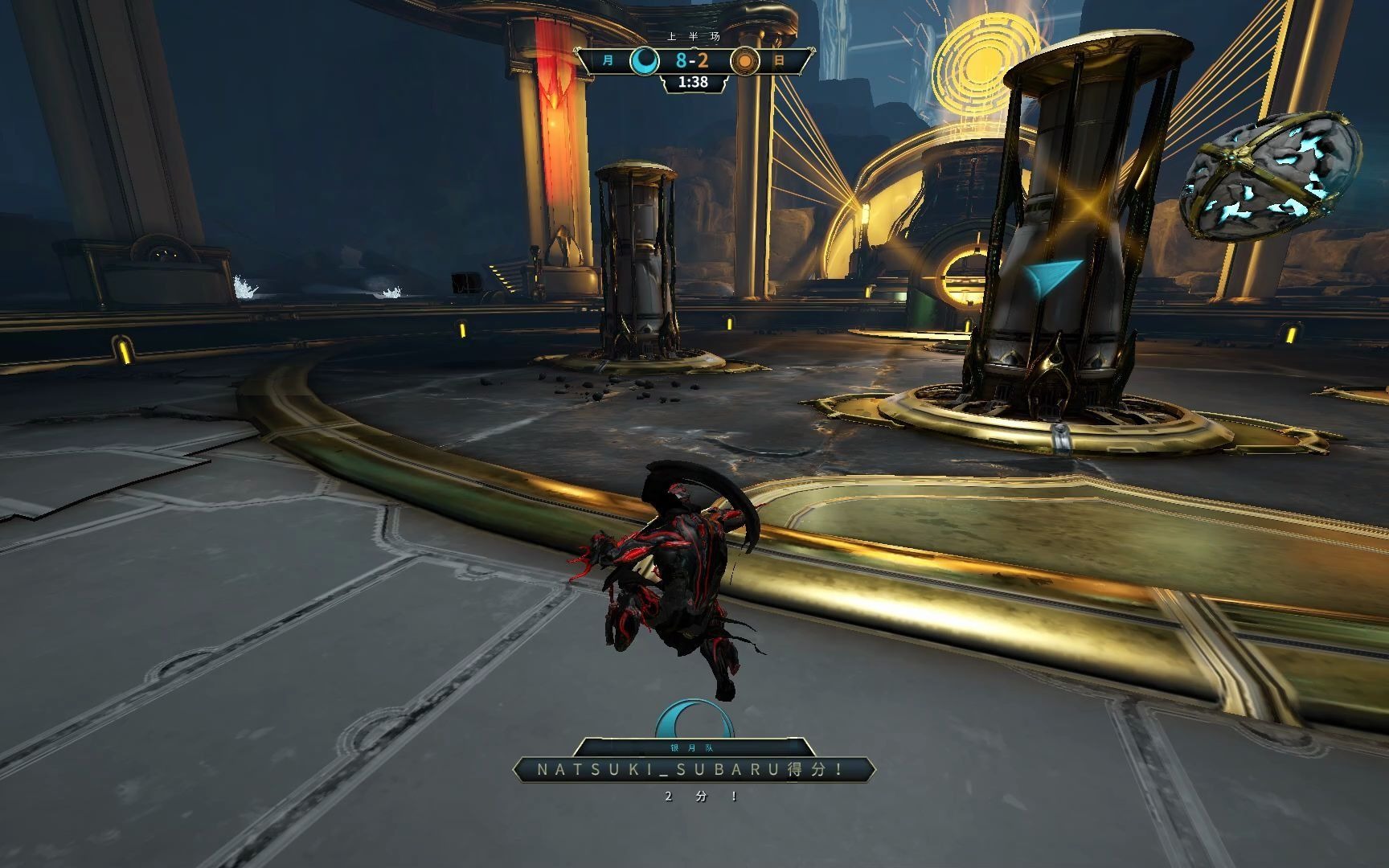This screenshot has width=1389, height=868.
Task: Click the Moon team crescent emblem on the scoreboard
Action: click(644, 61)
